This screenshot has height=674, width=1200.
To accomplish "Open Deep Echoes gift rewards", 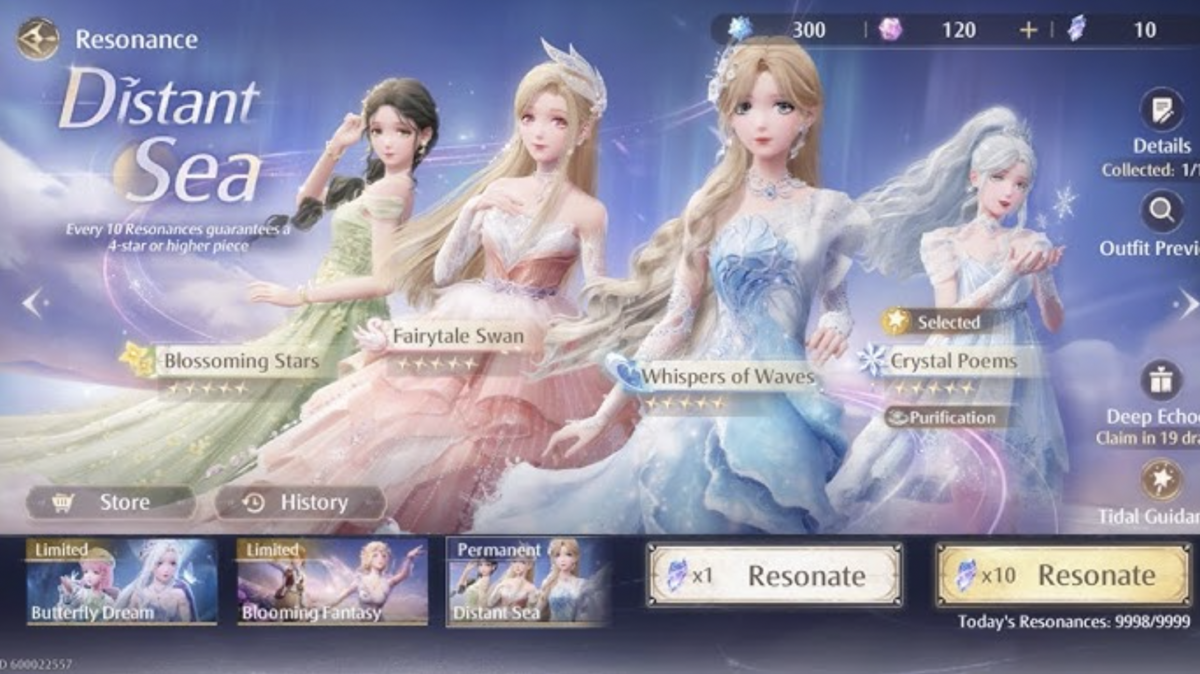I will point(1161,381).
